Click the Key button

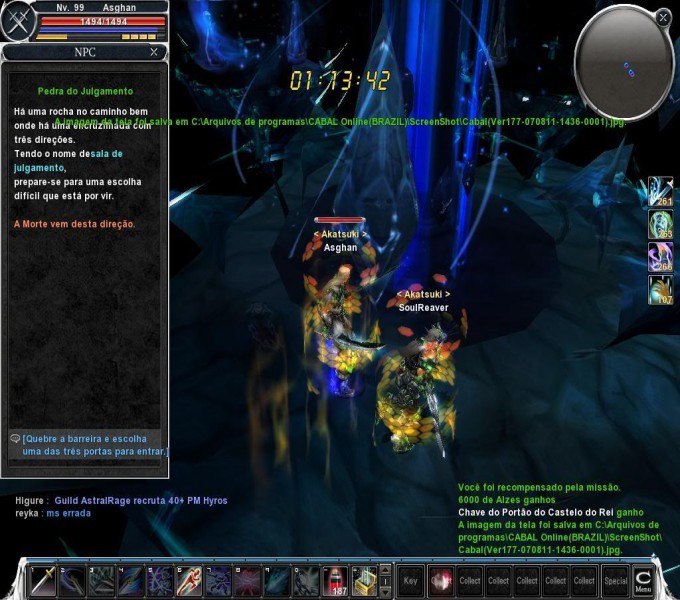[x=410, y=581]
